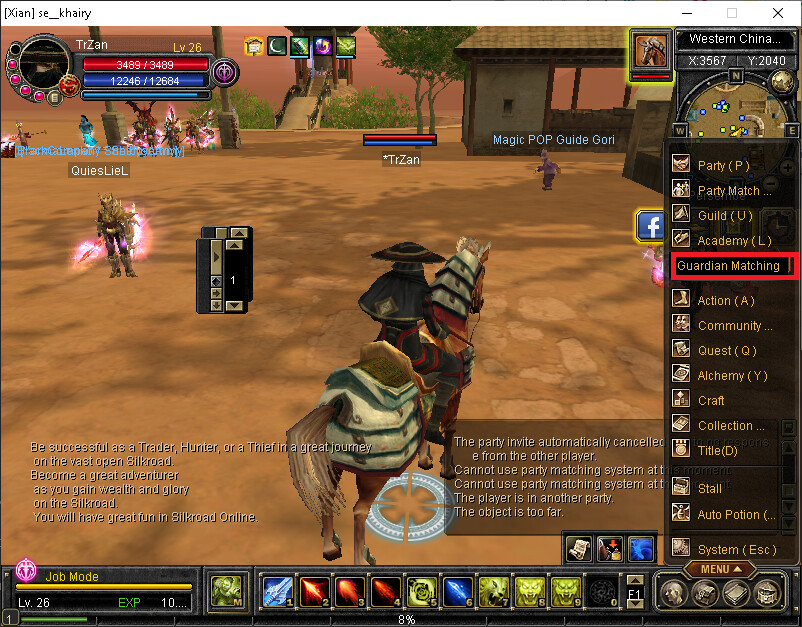
Task: Select Craft from the menu
Action: click(x=711, y=400)
